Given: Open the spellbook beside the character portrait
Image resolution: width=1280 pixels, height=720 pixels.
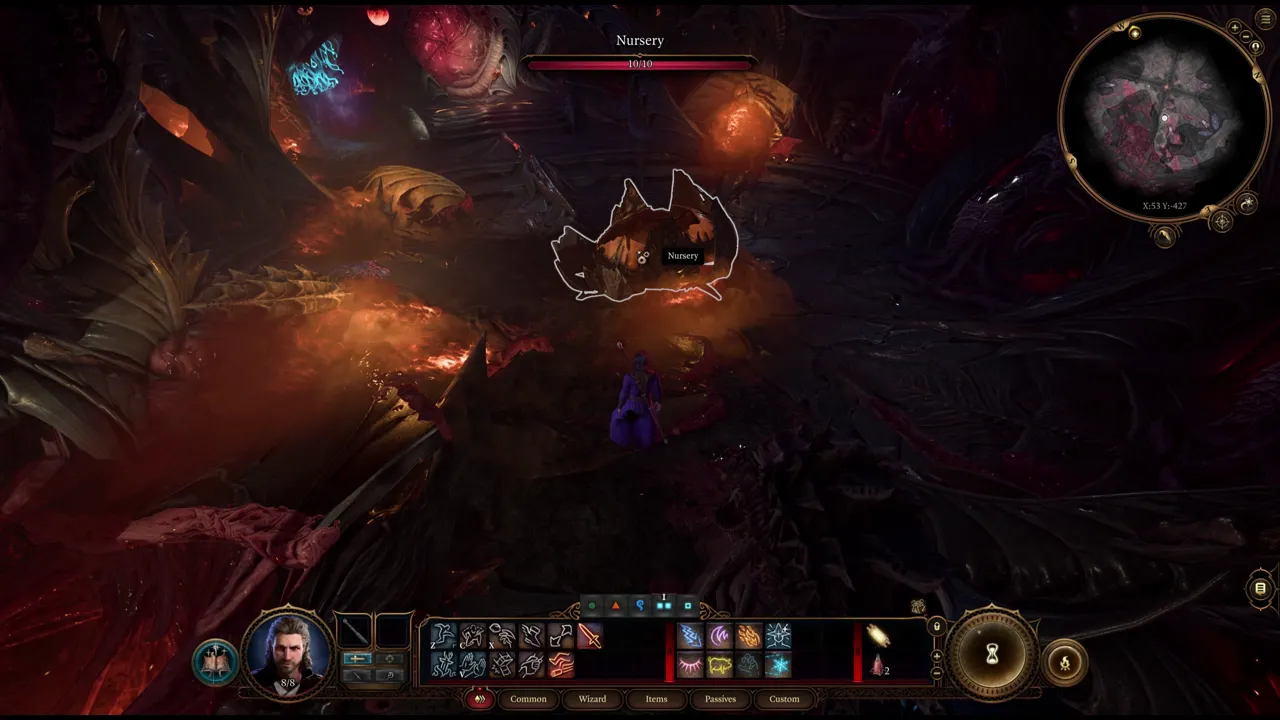Looking at the screenshot, I should point(217,659).
